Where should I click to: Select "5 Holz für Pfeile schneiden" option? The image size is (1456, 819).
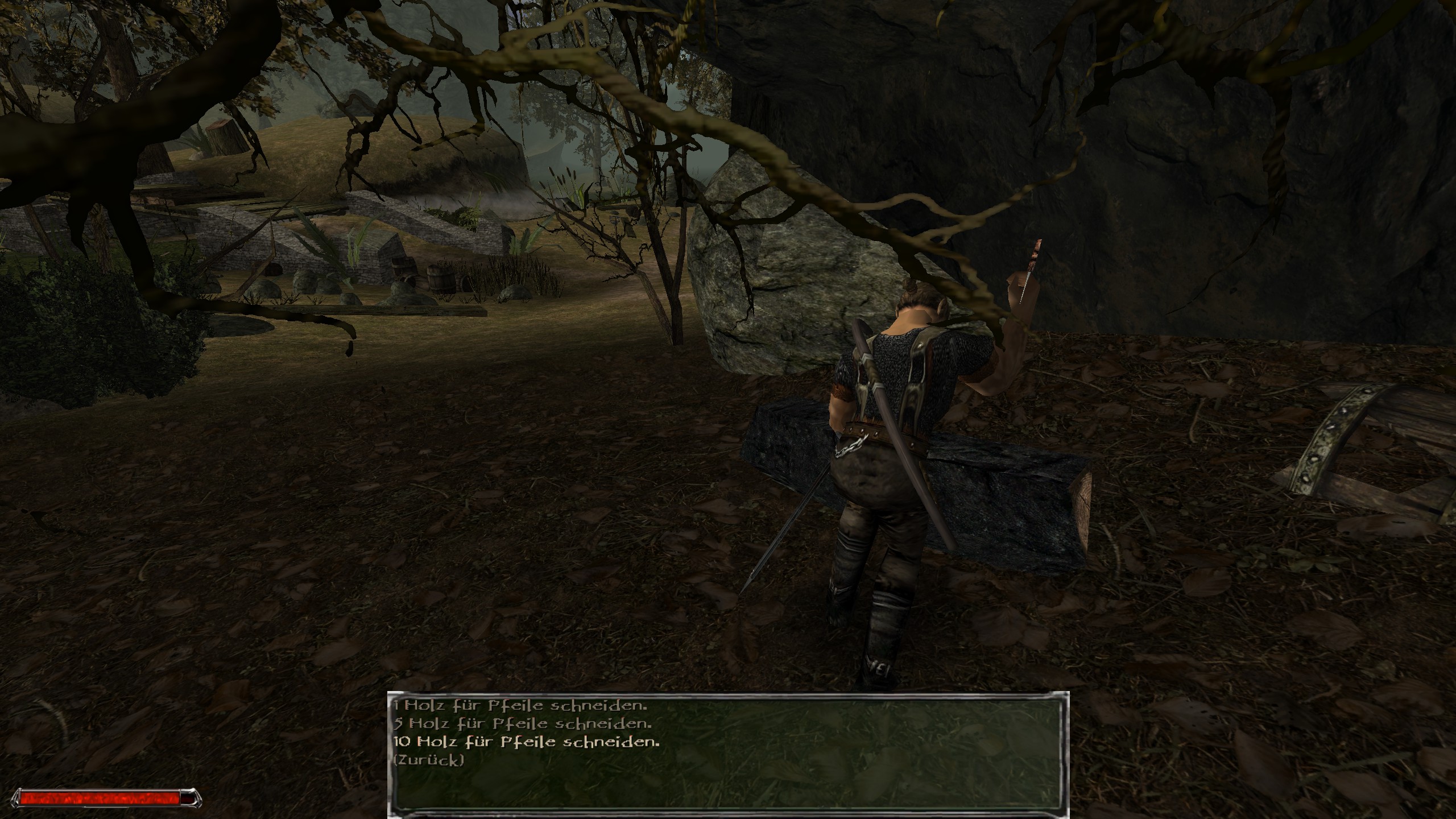522,724
